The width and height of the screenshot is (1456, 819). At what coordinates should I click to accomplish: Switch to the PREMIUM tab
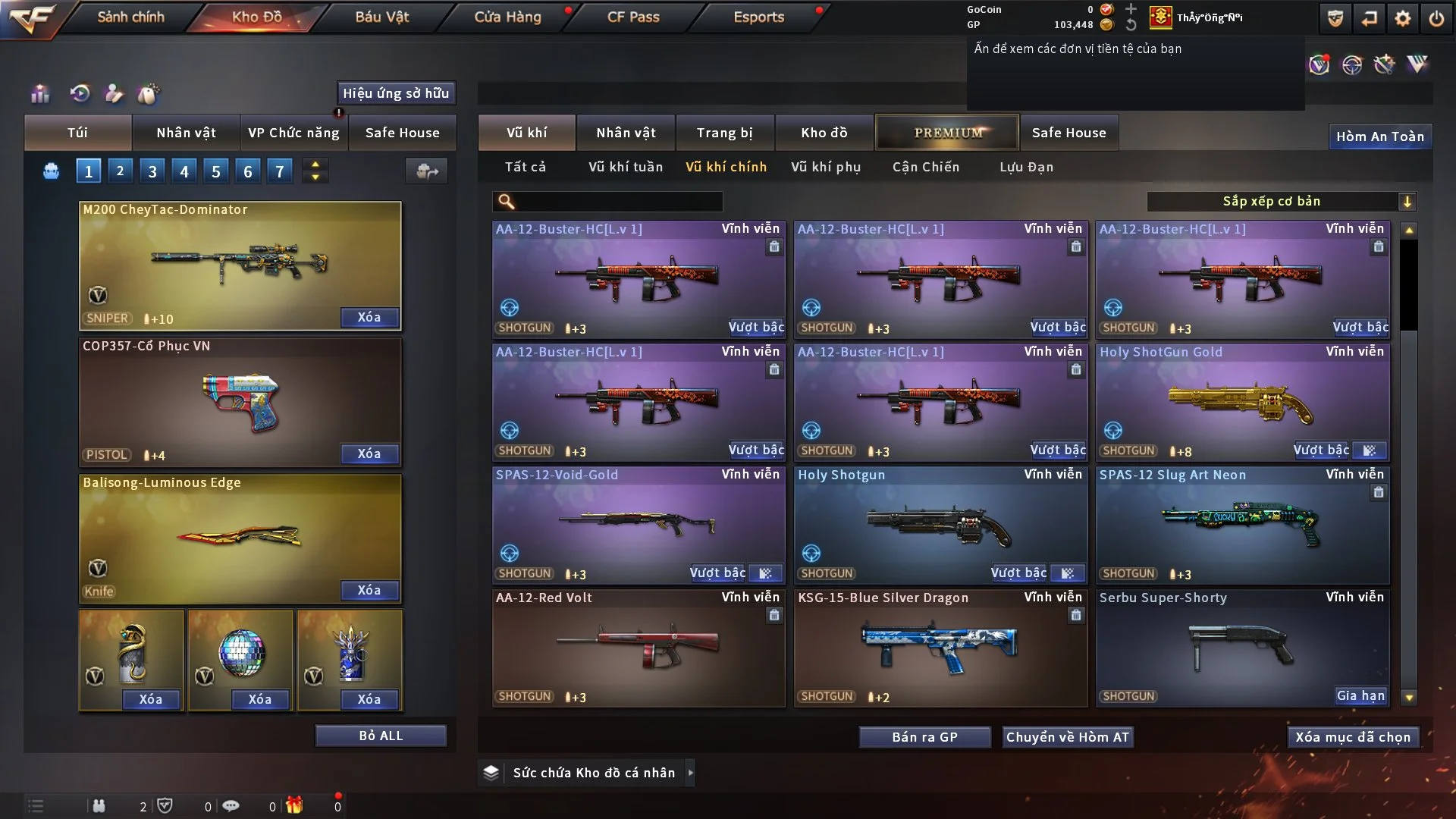click(x=947, y=133)
